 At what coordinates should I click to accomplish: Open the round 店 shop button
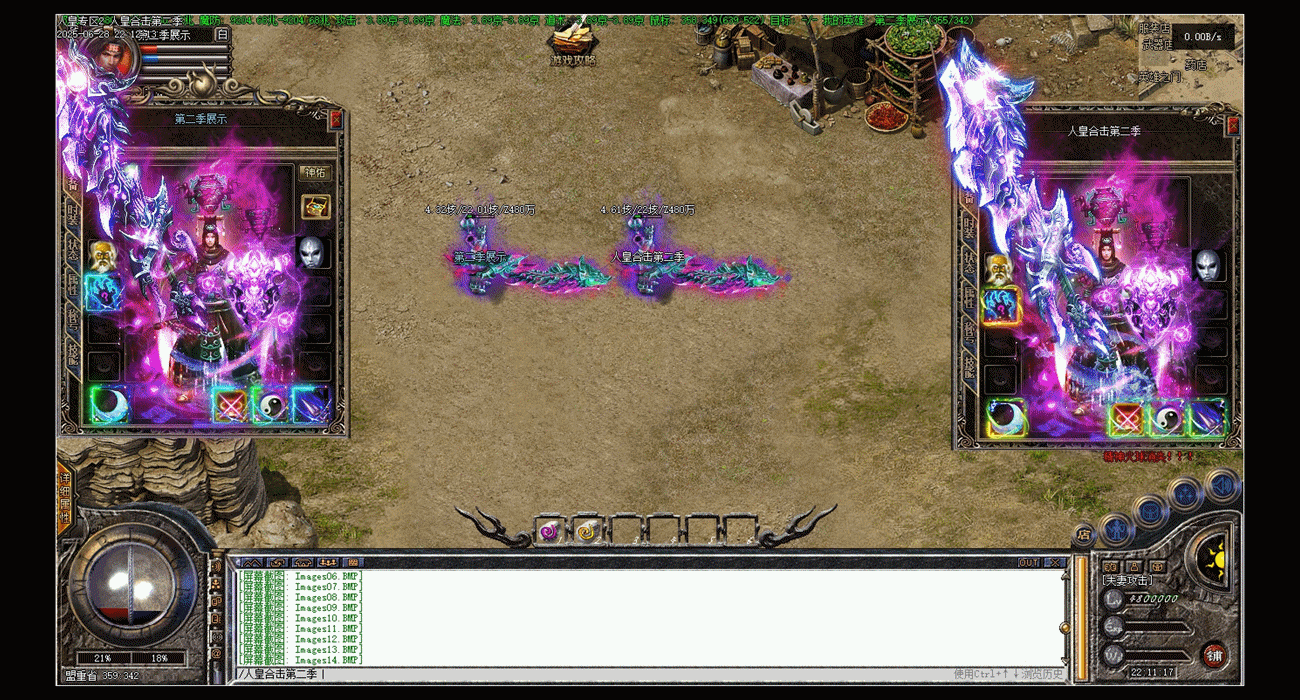1084,535
